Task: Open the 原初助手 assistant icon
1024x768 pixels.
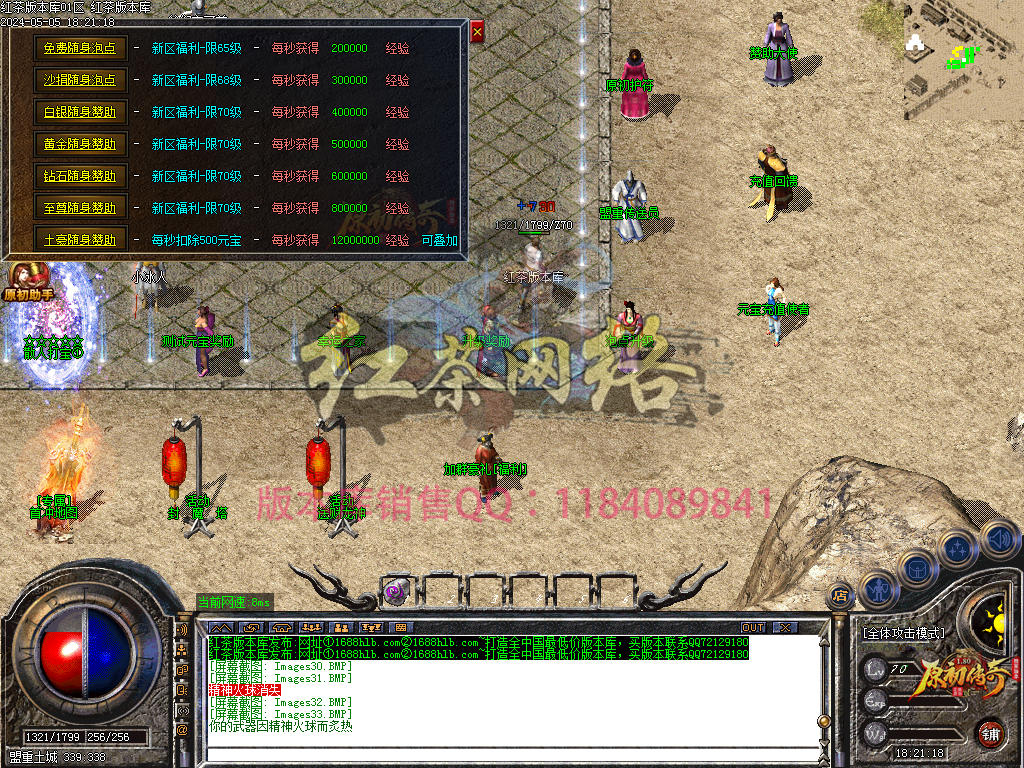Action: point(30,280)
